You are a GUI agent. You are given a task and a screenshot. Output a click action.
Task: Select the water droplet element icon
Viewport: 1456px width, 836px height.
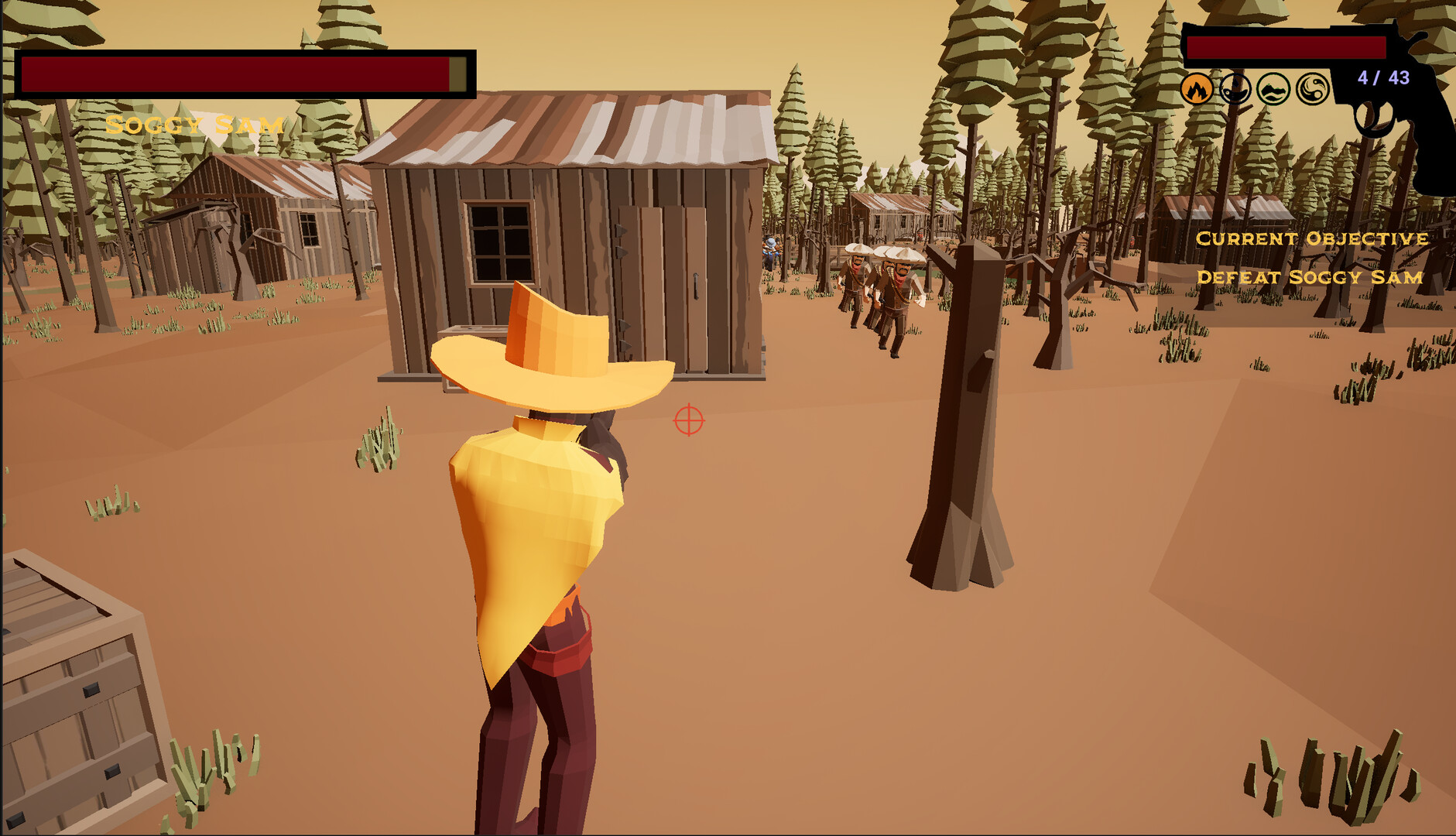pyautogui.click(x=1236, y=88)
